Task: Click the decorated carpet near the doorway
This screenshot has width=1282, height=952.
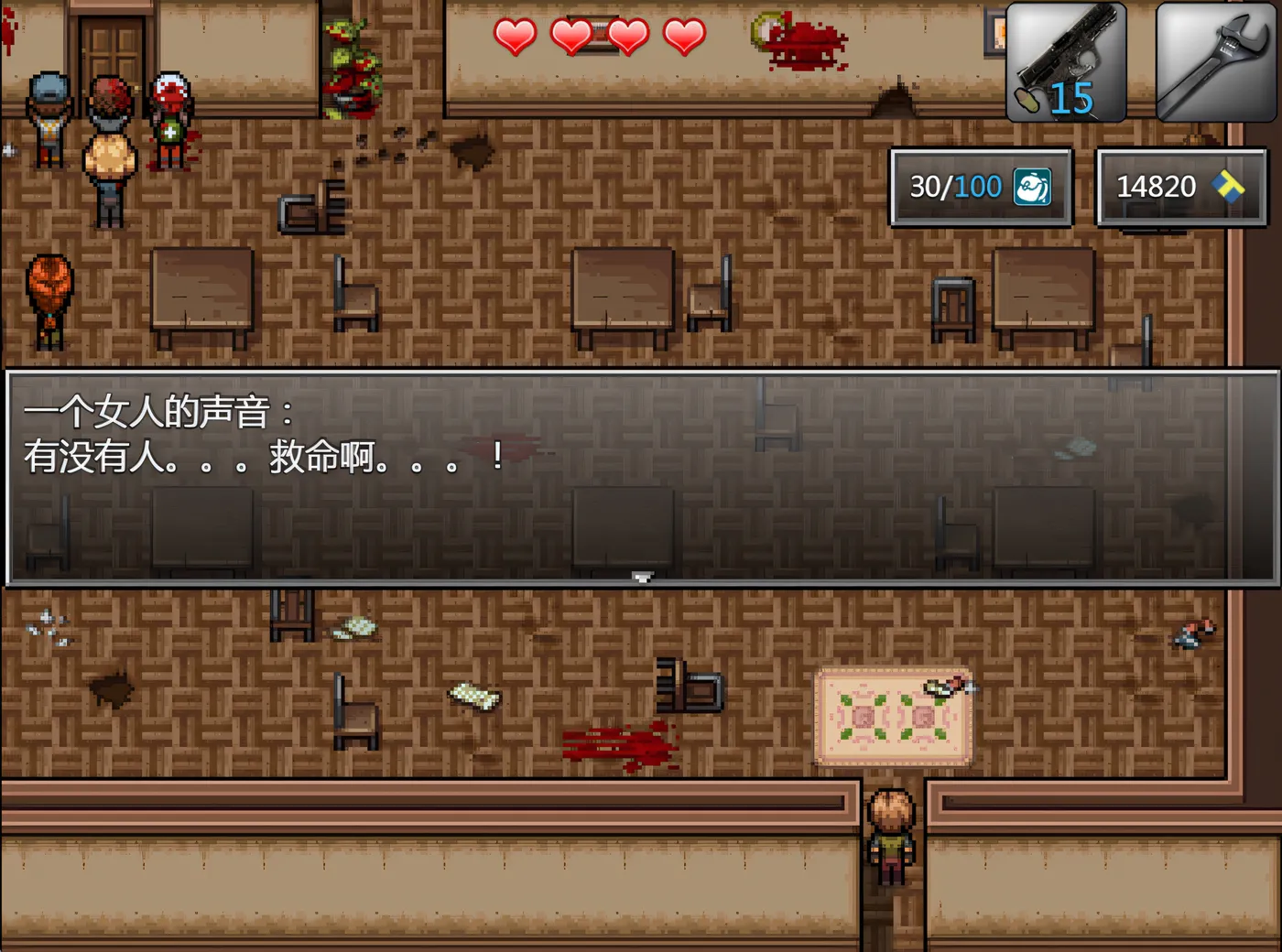Action: click(x=893, y=716)
